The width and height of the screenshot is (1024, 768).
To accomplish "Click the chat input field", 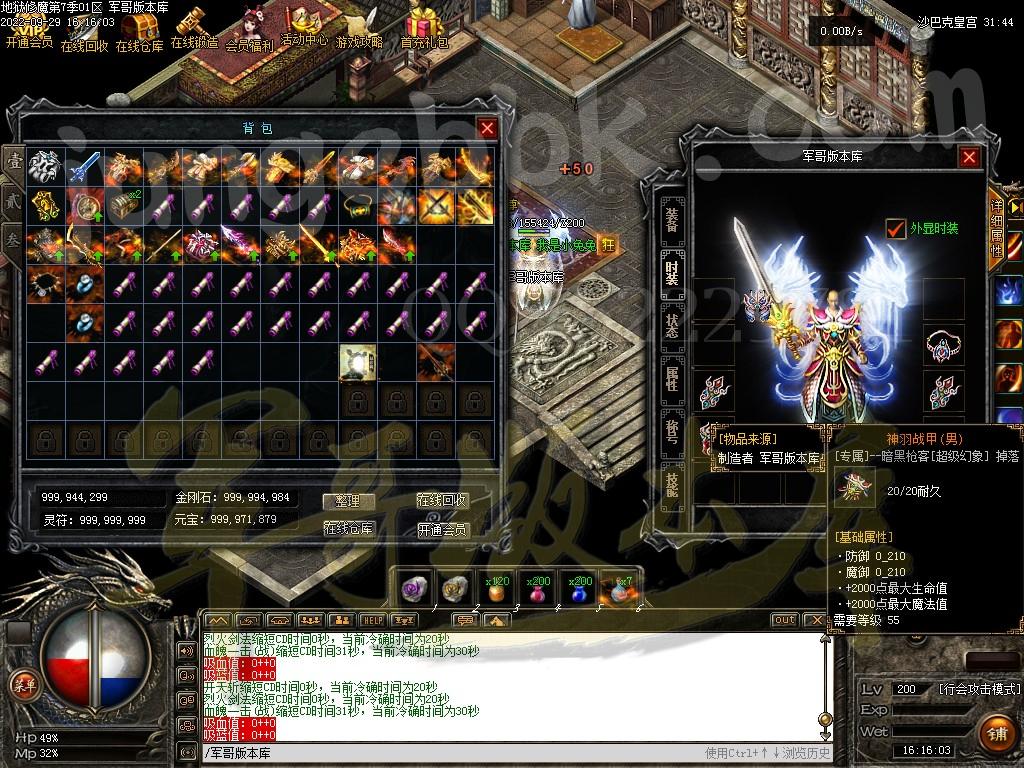I will [x=450, y=753].
